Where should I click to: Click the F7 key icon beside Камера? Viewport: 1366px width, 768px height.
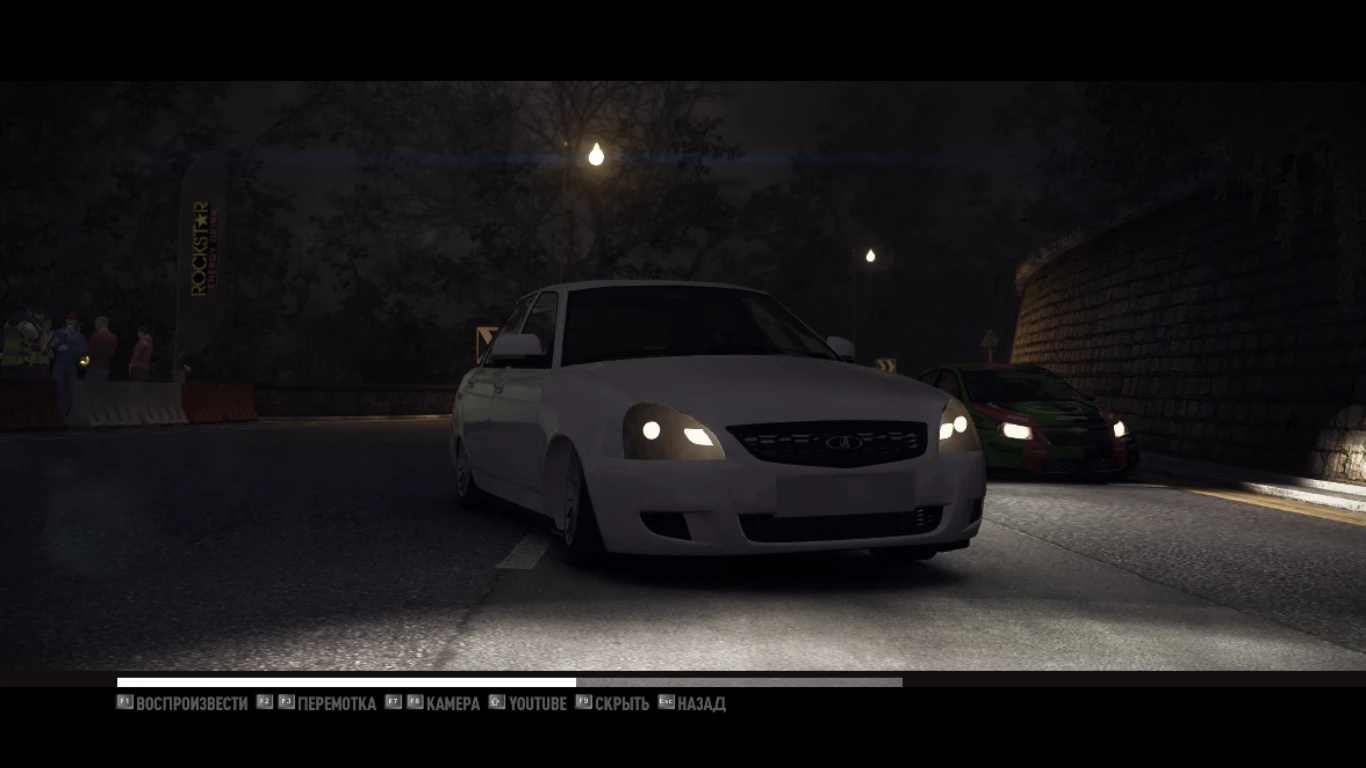(x=391, y=703)
